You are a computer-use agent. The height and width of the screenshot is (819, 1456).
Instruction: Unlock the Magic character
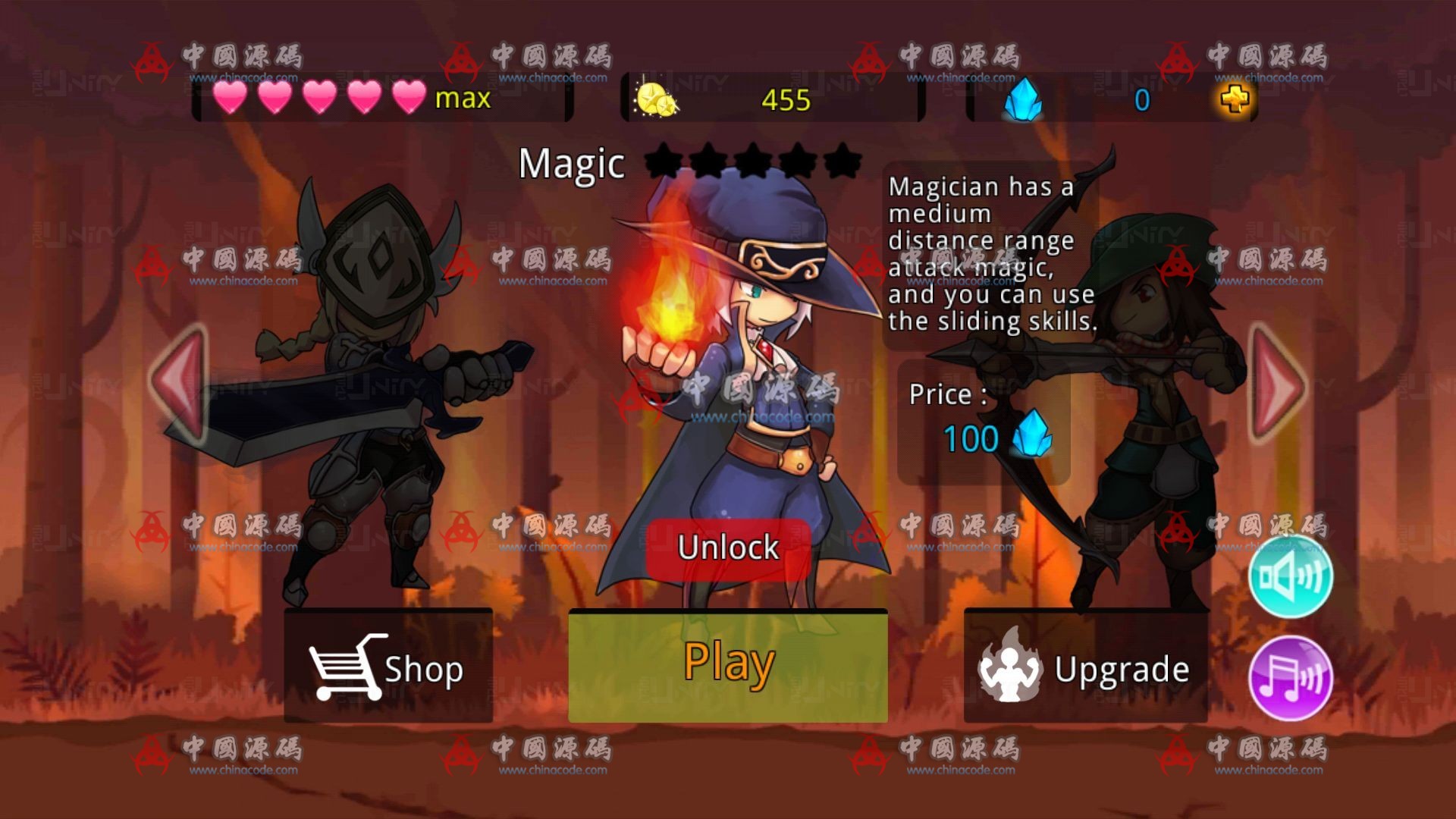pos(728,548)
